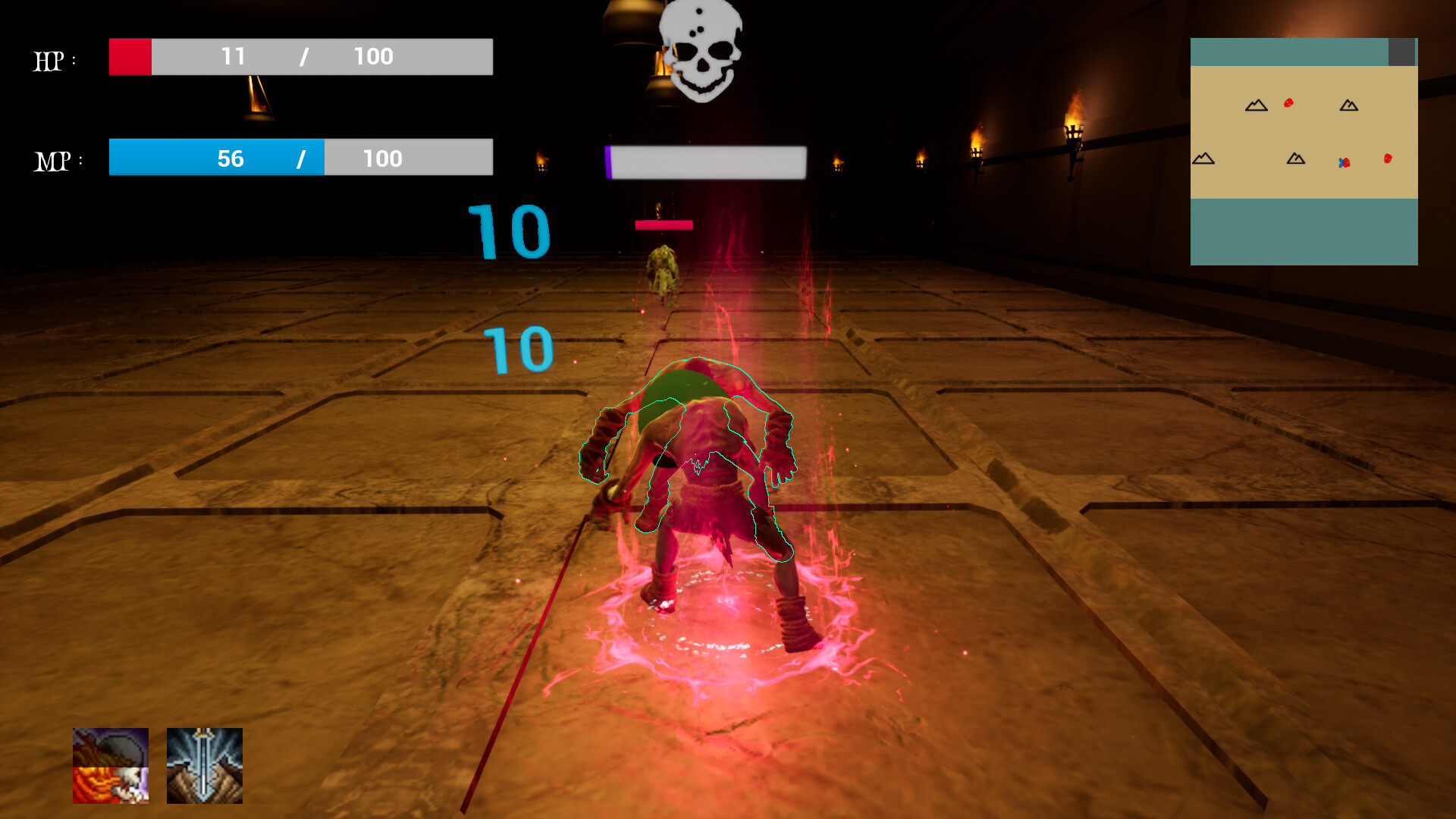
Task: Click the minimap panel
Action: (x=1304, y=152)
